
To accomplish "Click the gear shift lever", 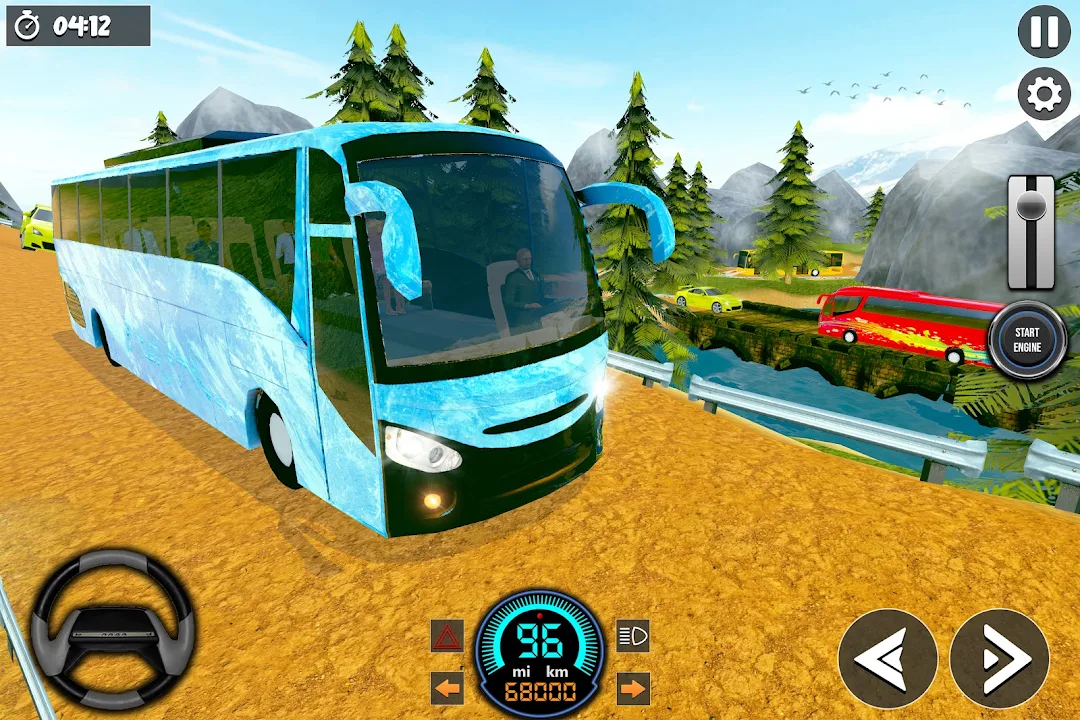I will (1031, 232).
